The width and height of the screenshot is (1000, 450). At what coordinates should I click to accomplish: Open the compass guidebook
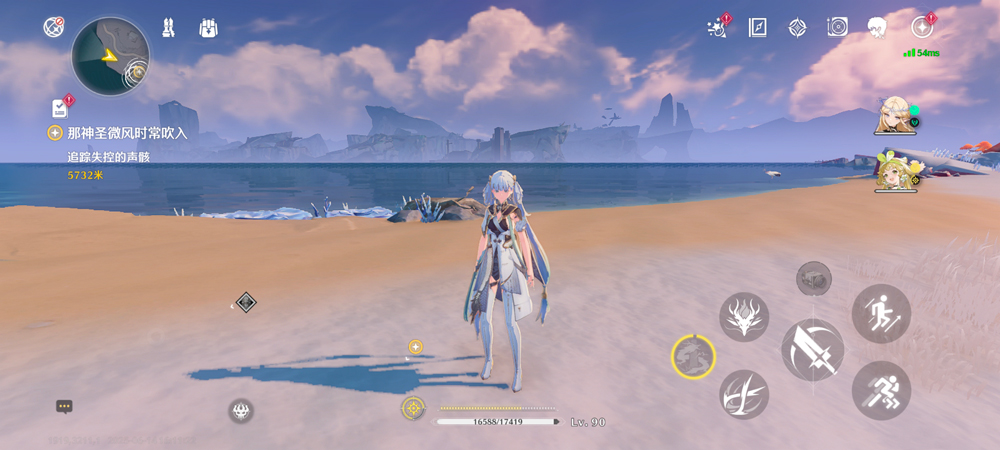tap(757, 27)
